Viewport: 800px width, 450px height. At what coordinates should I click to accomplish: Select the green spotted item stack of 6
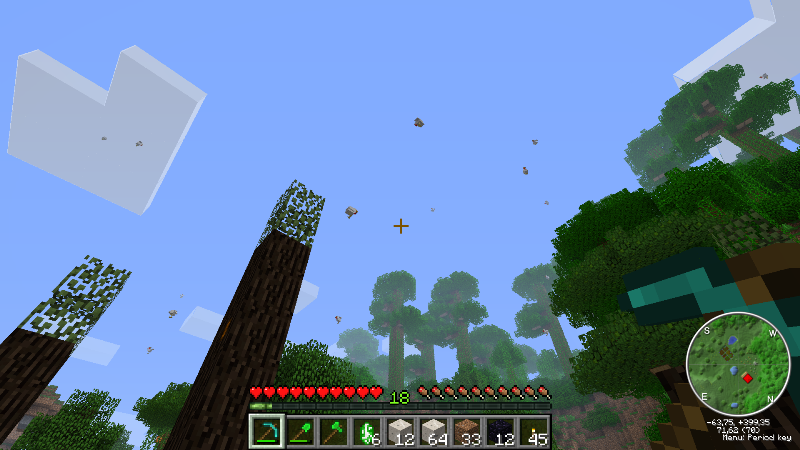(367, 431)
